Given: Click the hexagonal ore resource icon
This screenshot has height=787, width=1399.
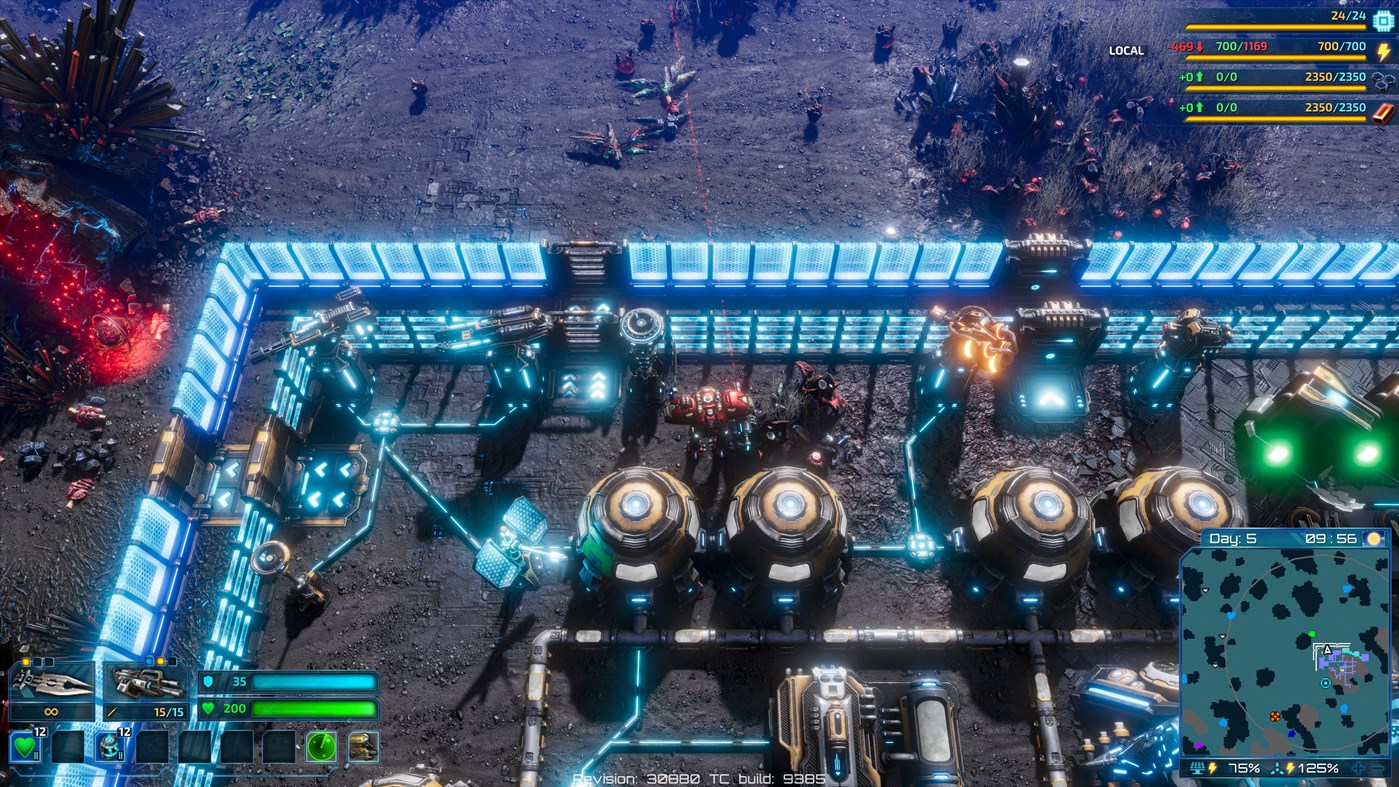Looking at the screenshot, I should [x=1384, y=81].
